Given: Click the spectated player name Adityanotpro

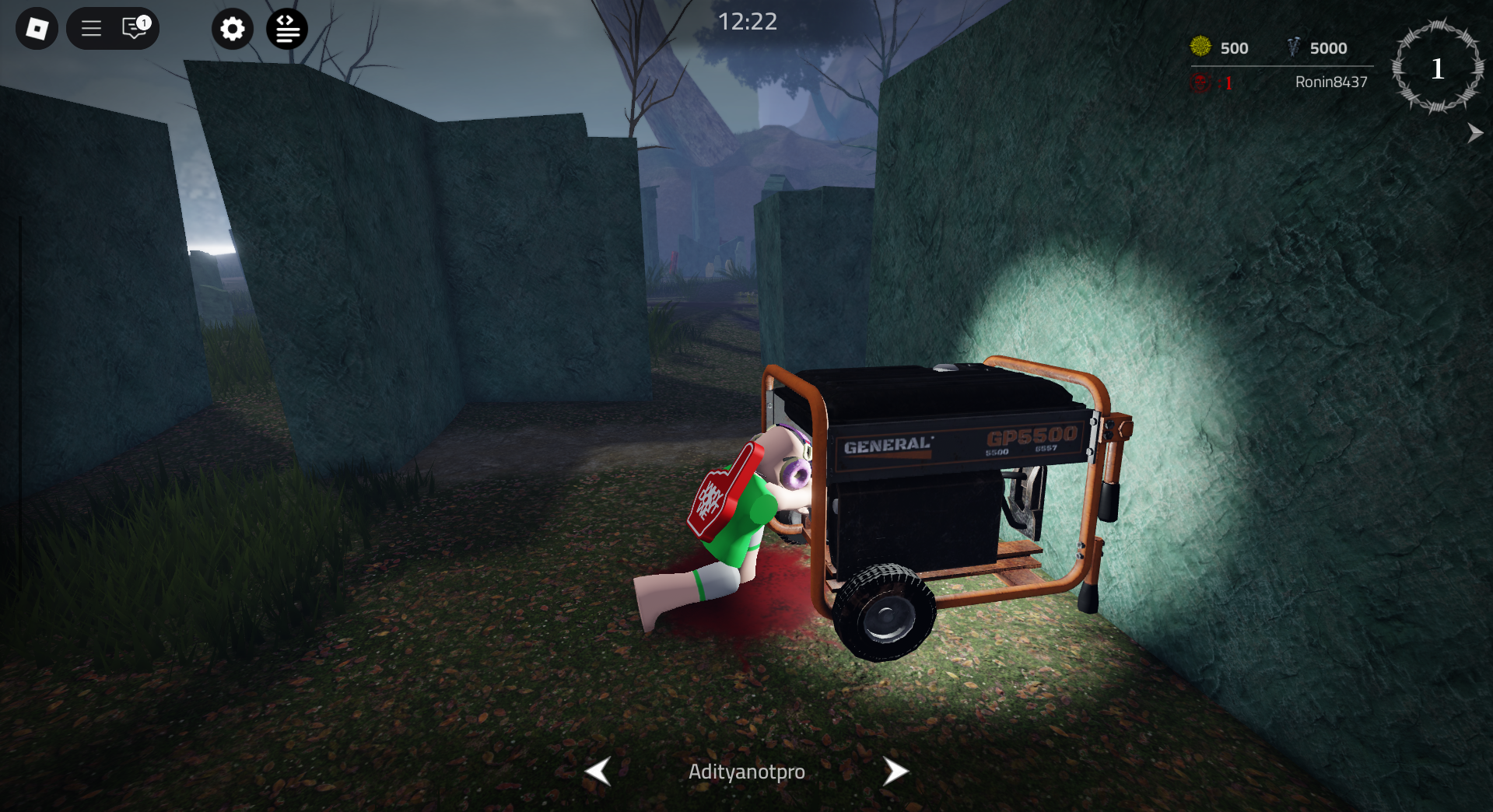Looking at the screenshot, I should coord(746,772).
